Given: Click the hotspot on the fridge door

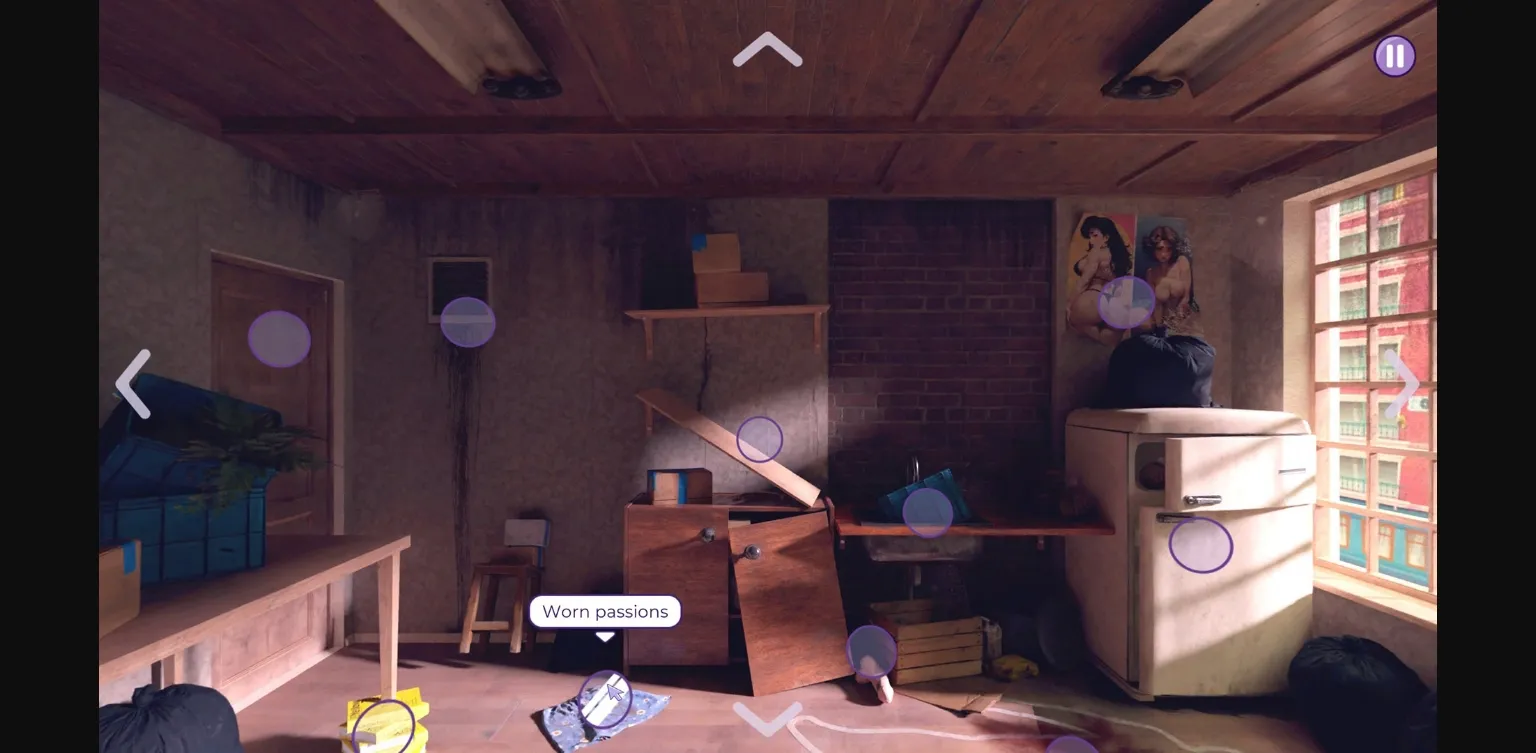Looking at the screenshot, I should click(x=1200, y=545).
